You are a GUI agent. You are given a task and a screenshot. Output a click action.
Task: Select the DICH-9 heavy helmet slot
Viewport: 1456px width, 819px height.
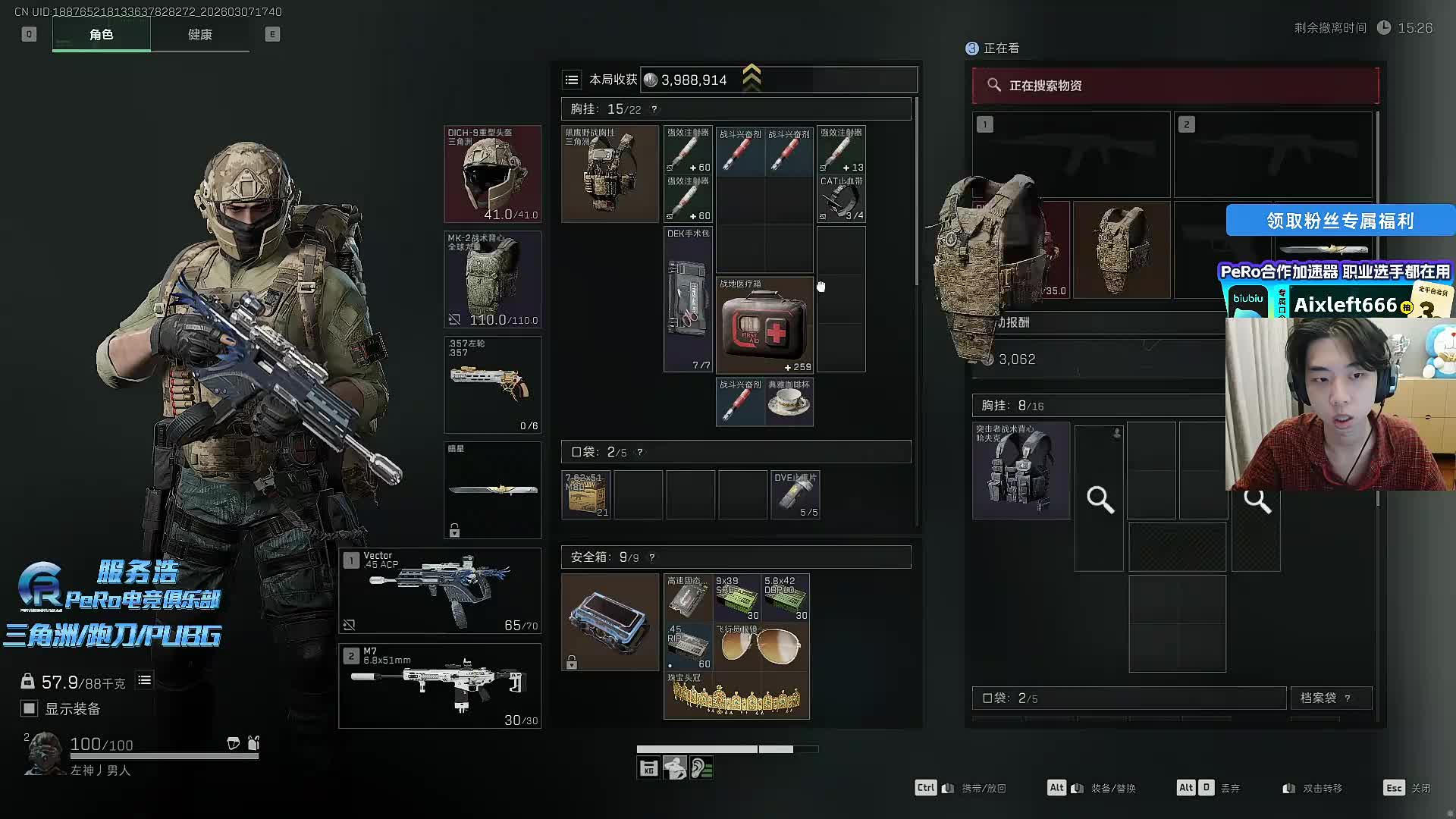492,174
